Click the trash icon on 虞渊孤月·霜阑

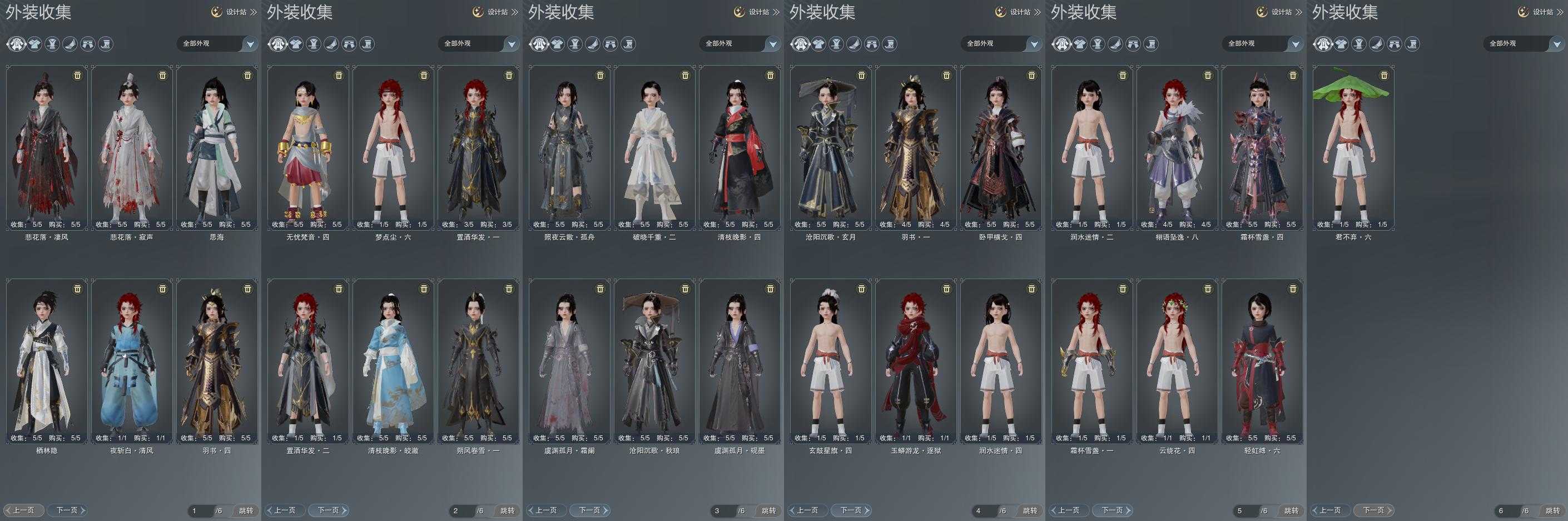point(600,289)
